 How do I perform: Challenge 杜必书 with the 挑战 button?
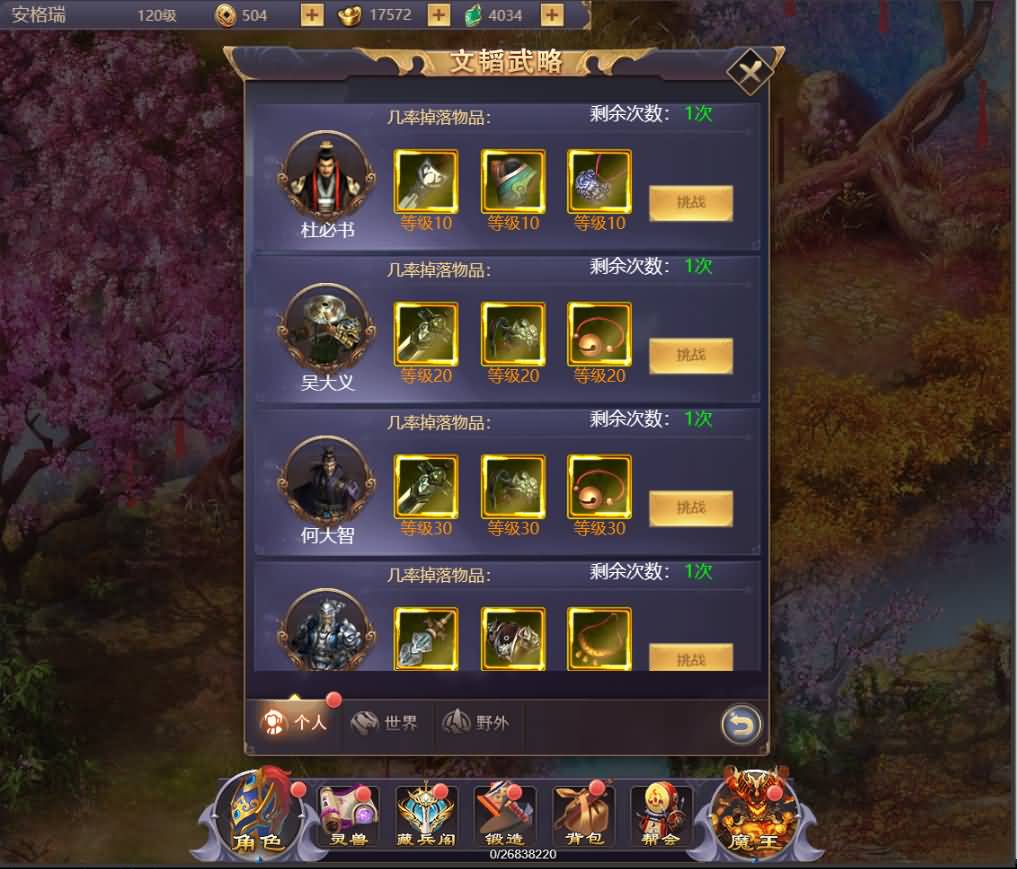(690, 203)
